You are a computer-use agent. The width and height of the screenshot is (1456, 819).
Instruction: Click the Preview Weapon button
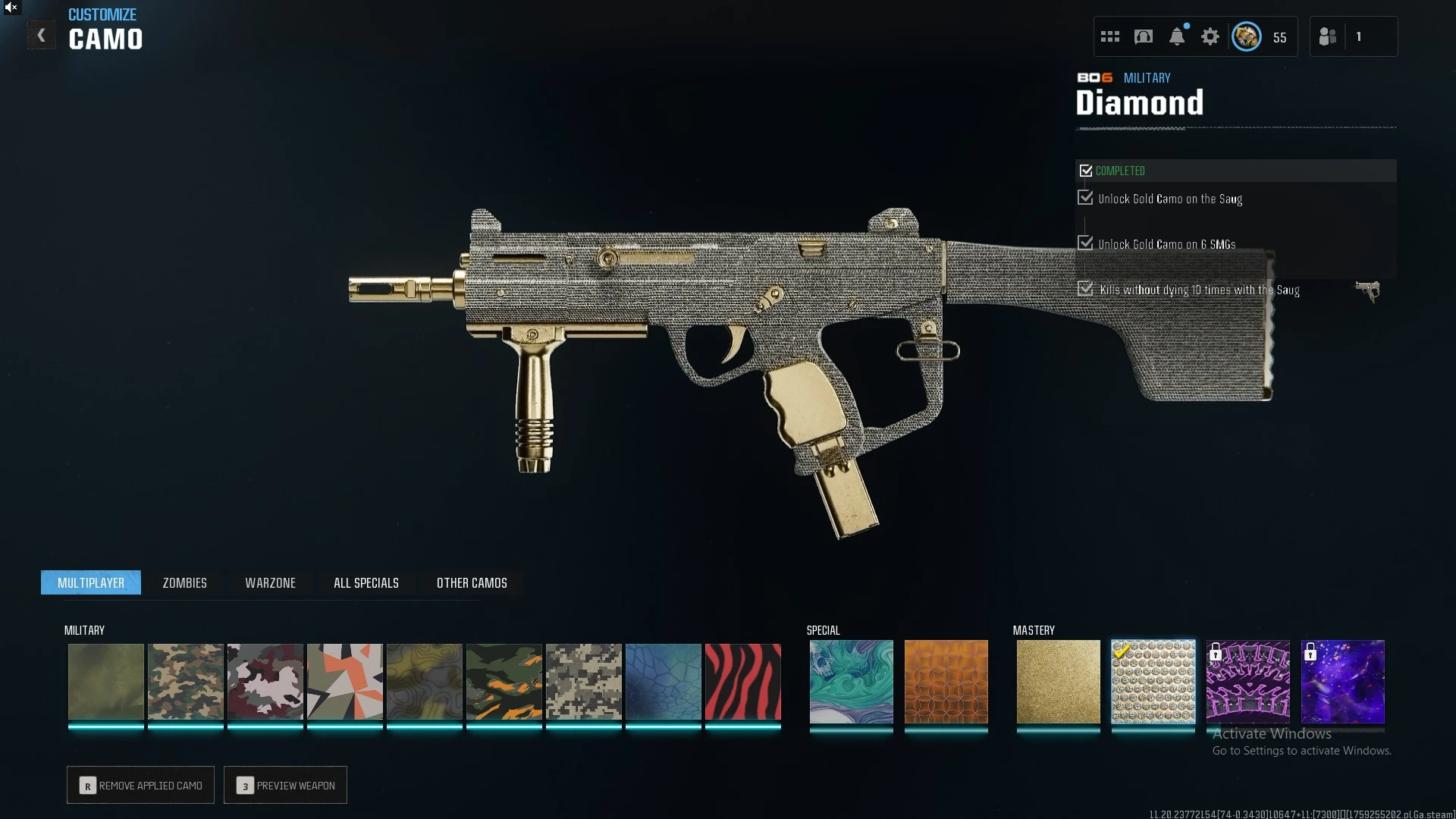click(x=285, y=785)
